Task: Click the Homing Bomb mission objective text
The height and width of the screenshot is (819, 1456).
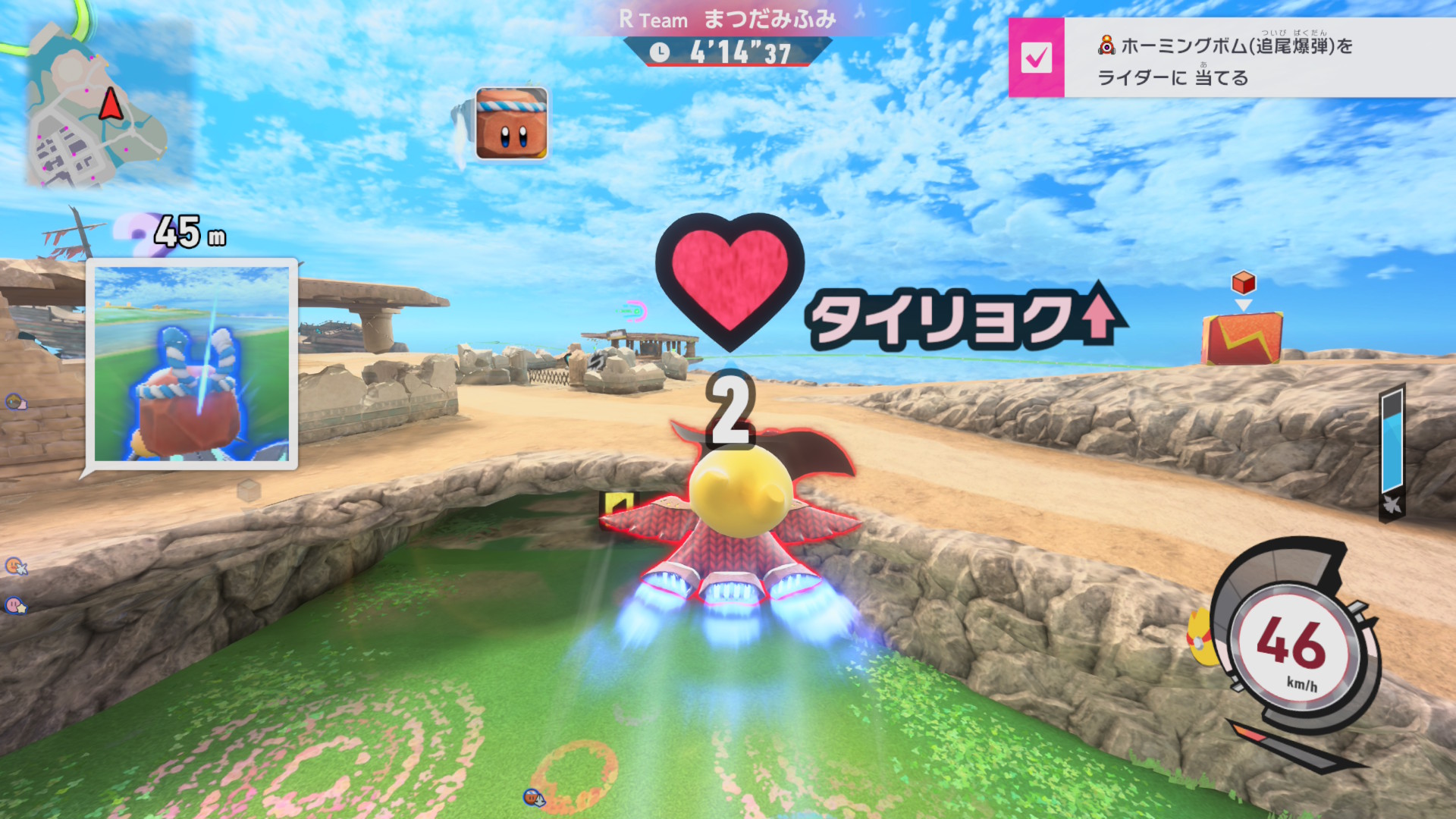Action: pos(1224,61)
